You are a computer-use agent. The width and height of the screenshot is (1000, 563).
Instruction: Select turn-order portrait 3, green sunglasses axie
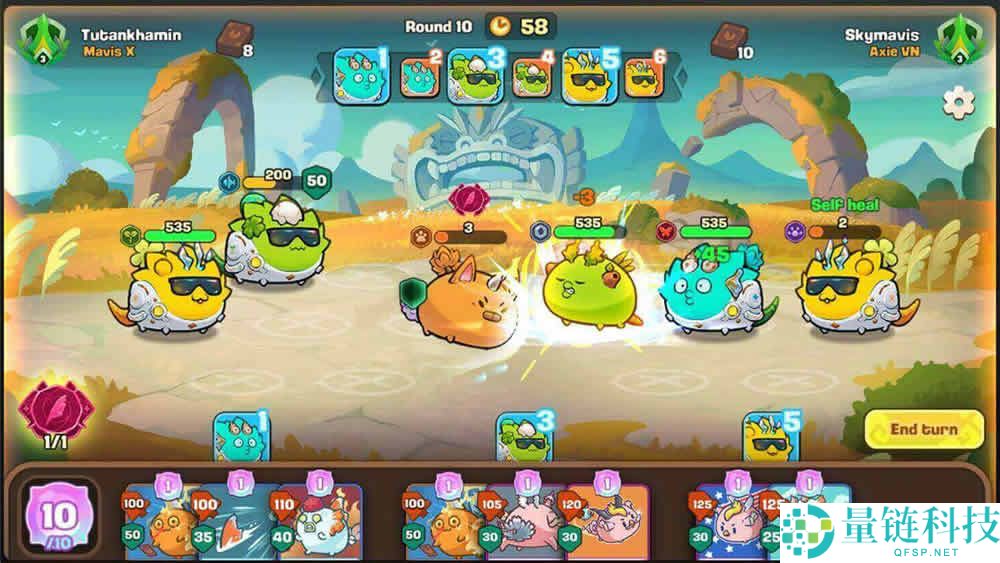[475, 76]
